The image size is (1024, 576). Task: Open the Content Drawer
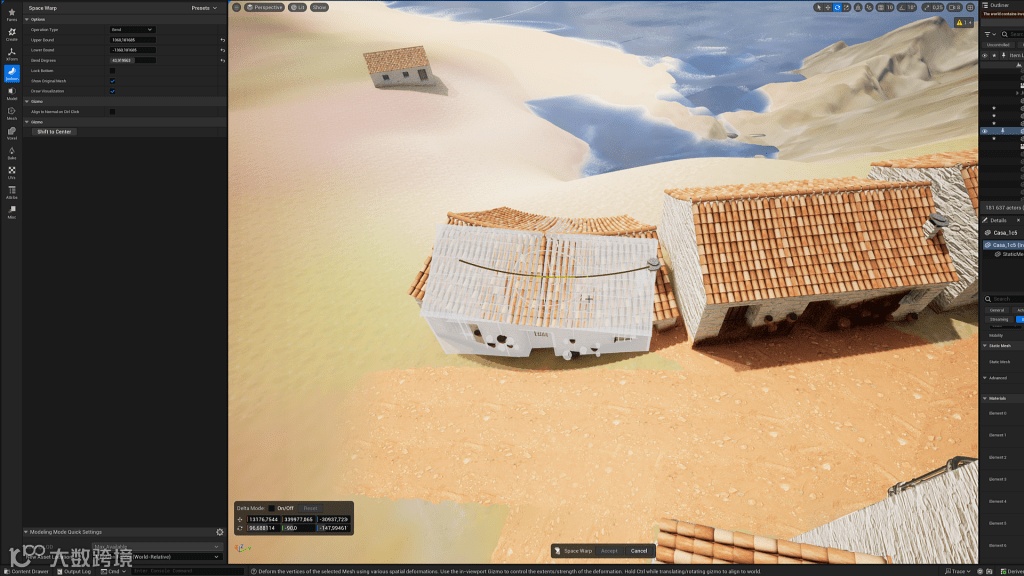coord(26,571)
